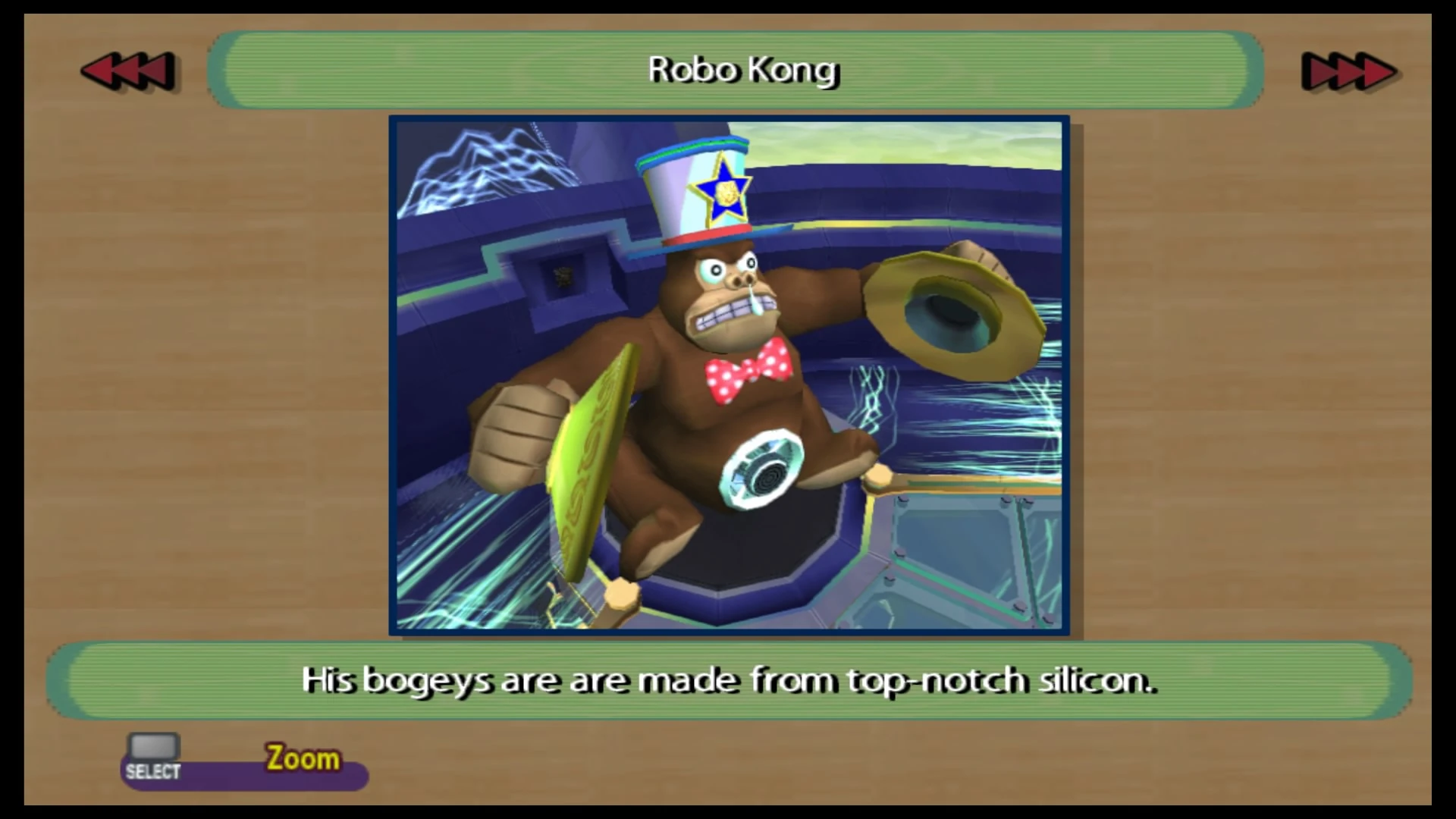Select Robo Kong's star-badge top hat

pos(690,190)
